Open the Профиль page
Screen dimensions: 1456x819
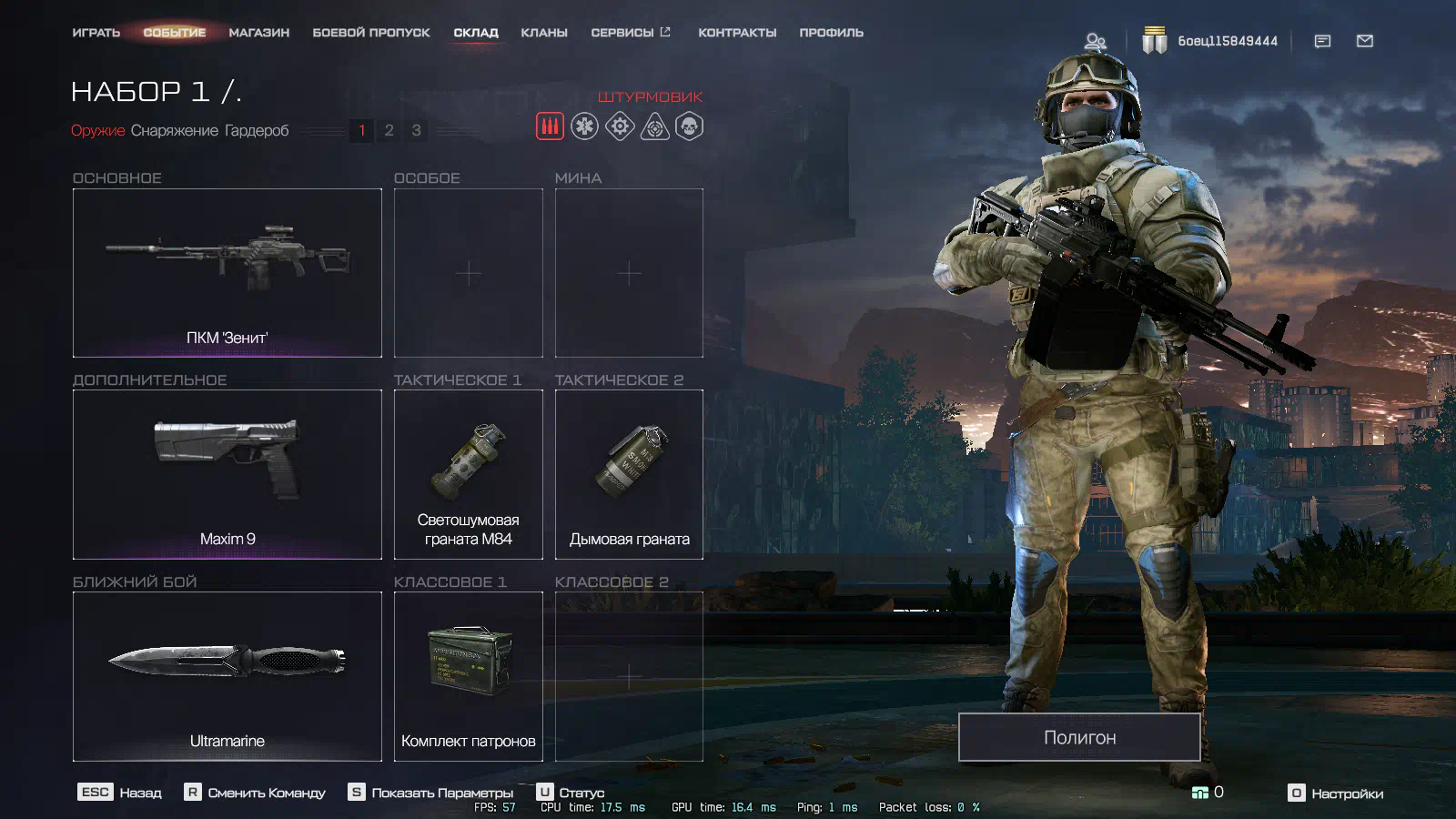click(x=831, y=33)
